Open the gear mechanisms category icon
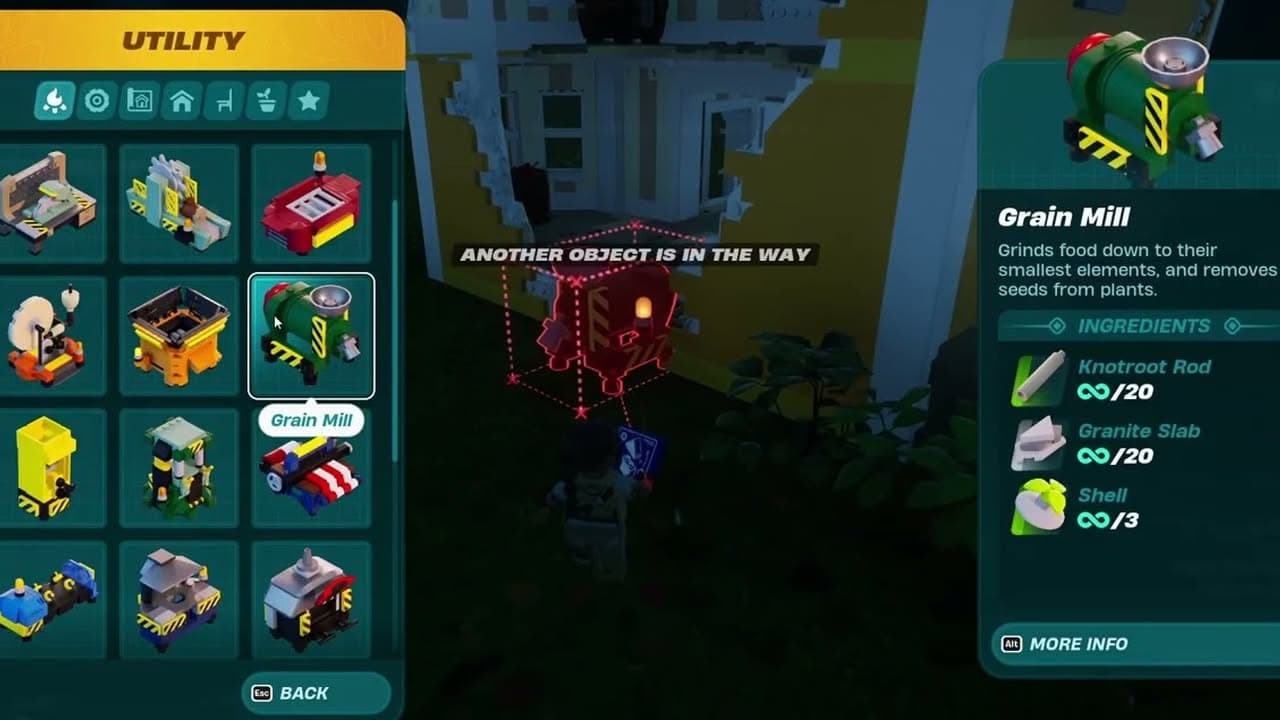 pos(97,101)
